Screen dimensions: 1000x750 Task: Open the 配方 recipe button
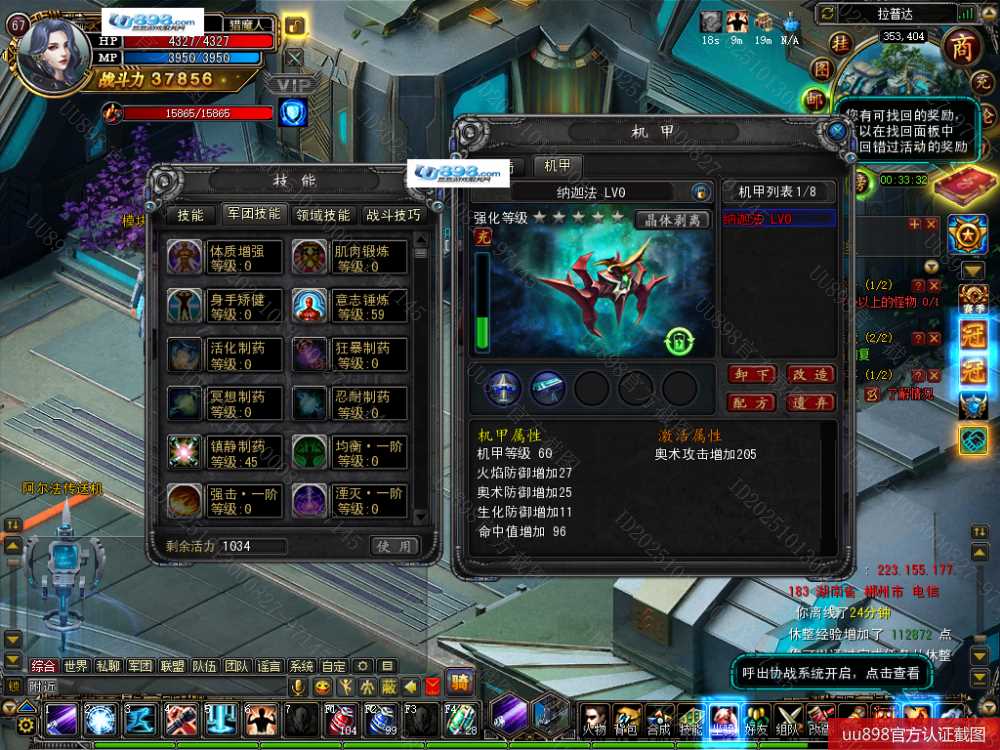coord(751,403)
